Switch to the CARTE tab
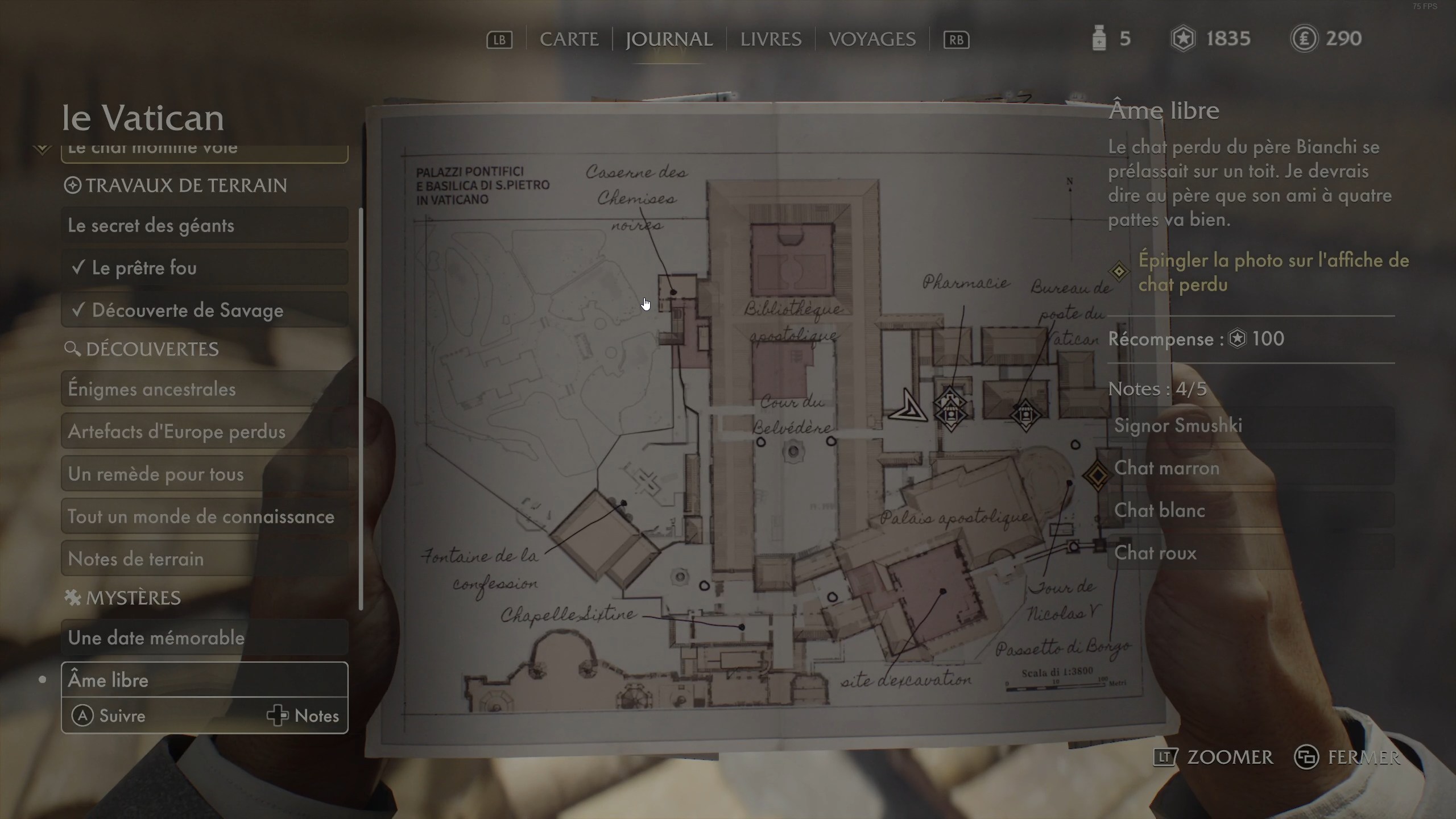The image size is (1456, 819). (569, 39)
